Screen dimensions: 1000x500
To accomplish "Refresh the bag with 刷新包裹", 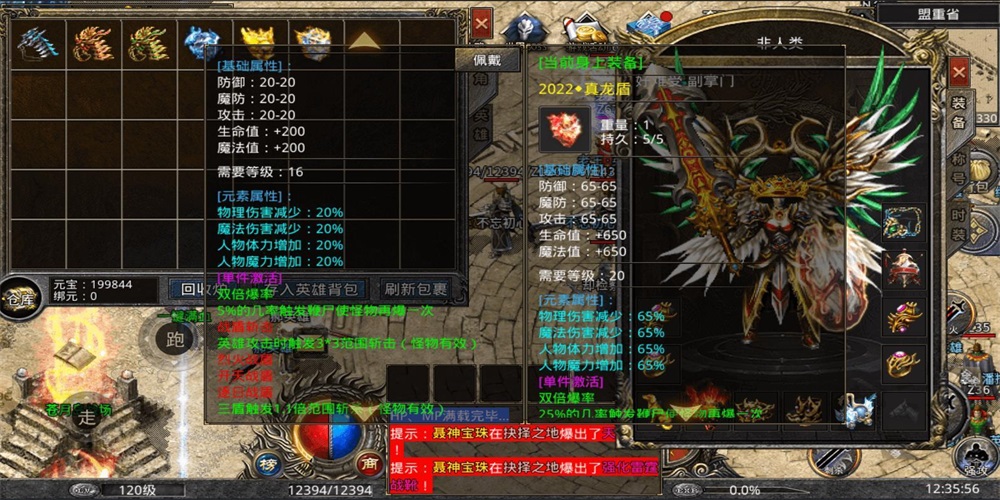I will 414,290.
